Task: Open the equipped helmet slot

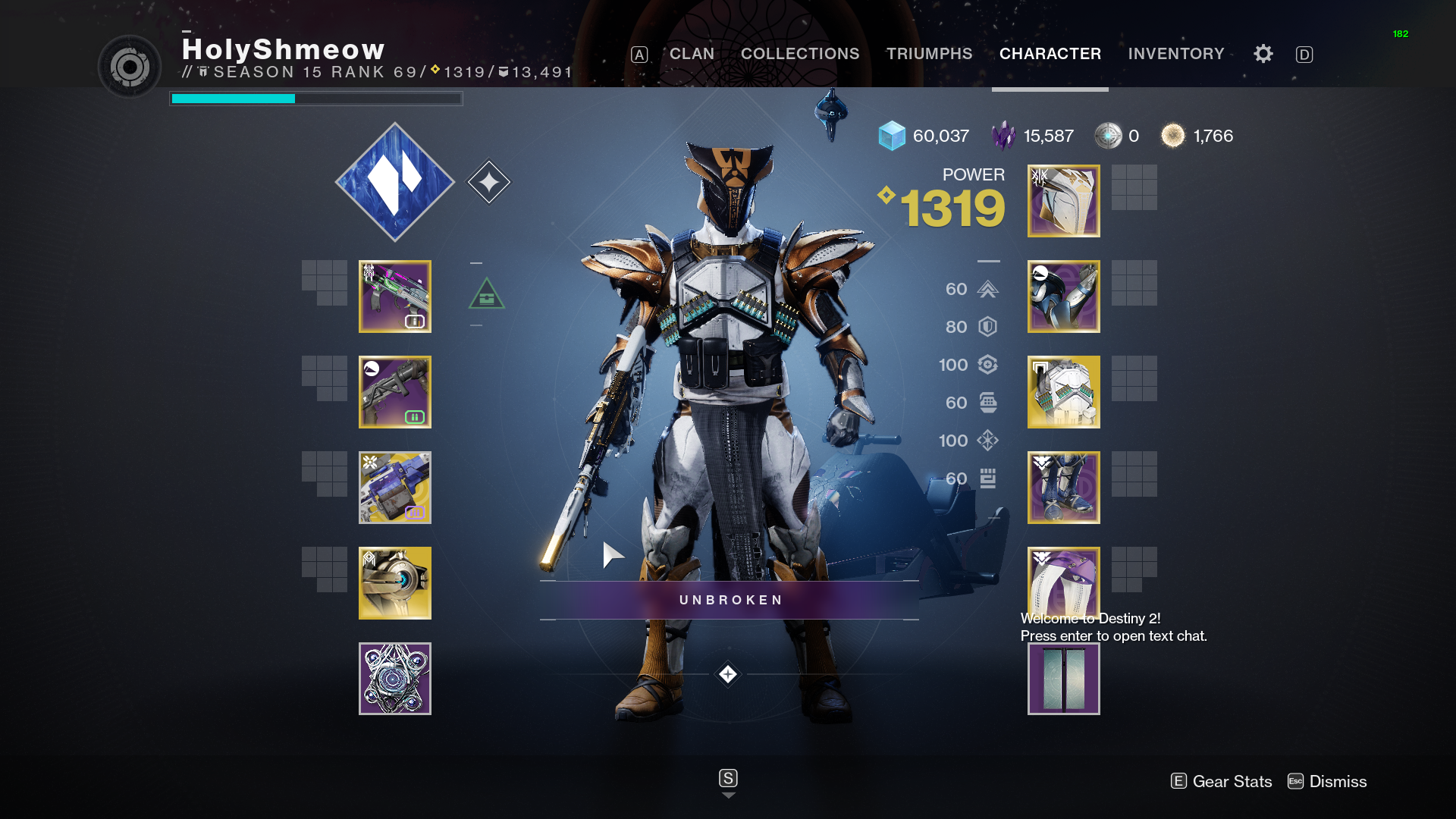Action: pos(1063,200)
